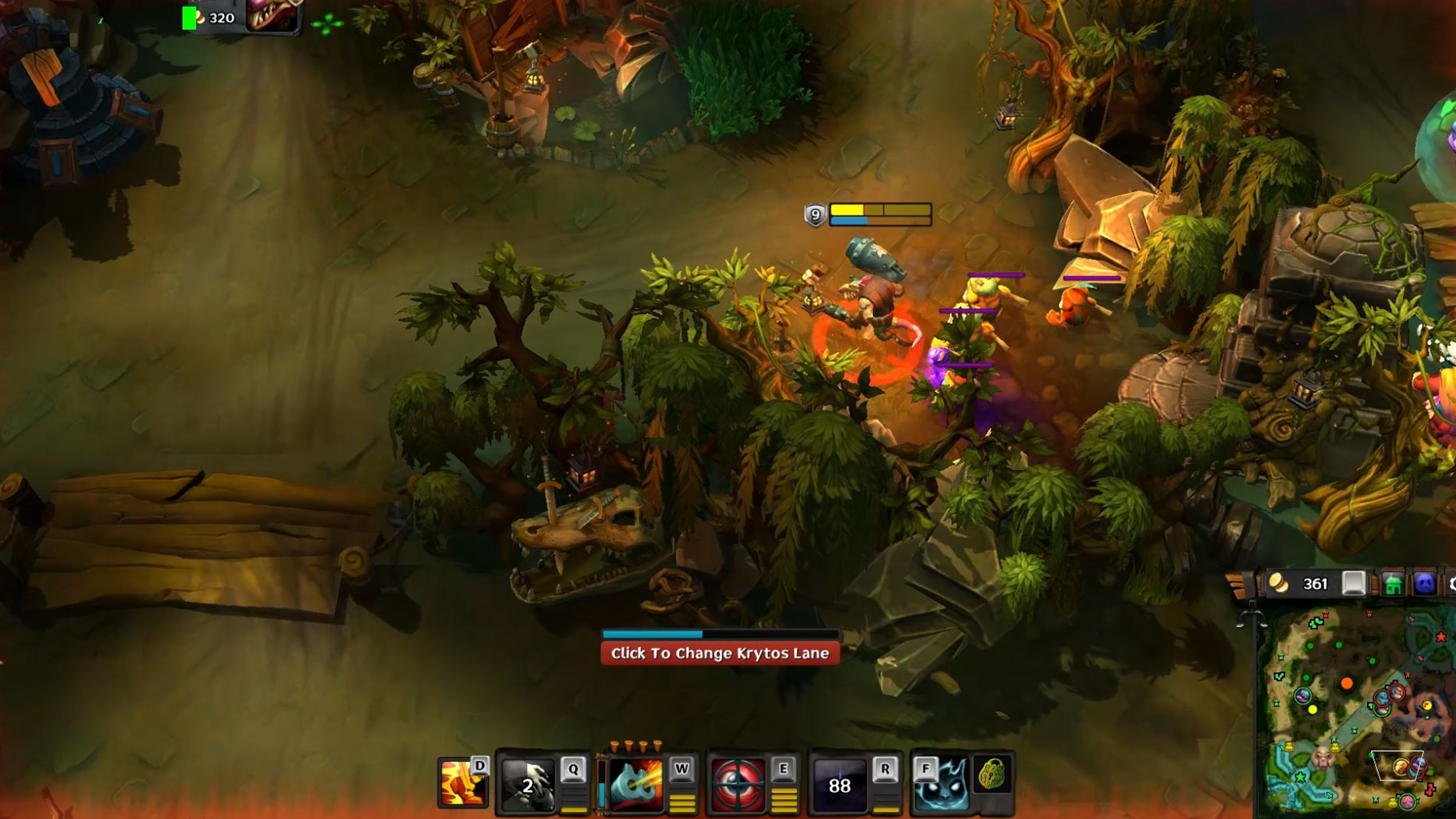Click the gold coin counter showing 361
Screen dimensions: 1456x819
1302,584
